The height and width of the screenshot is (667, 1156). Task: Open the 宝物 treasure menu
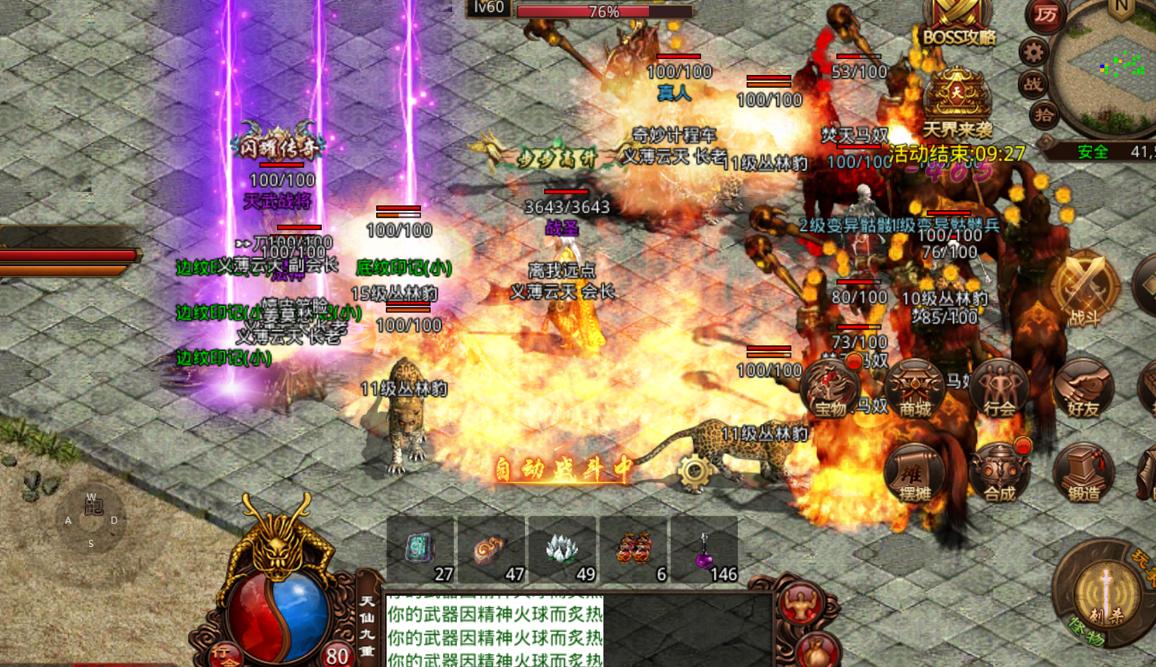point(830,386)
